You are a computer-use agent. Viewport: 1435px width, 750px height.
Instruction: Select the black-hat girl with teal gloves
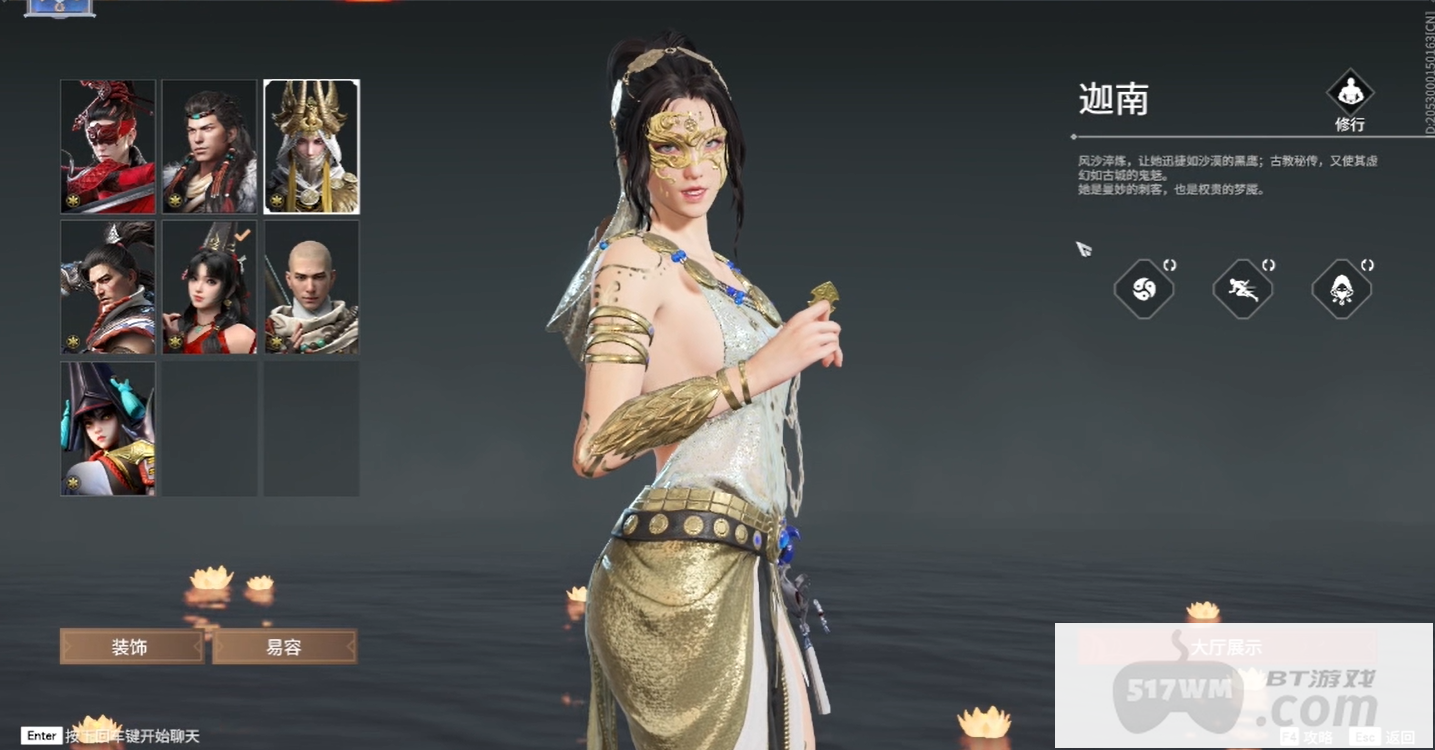pos(108,429)
